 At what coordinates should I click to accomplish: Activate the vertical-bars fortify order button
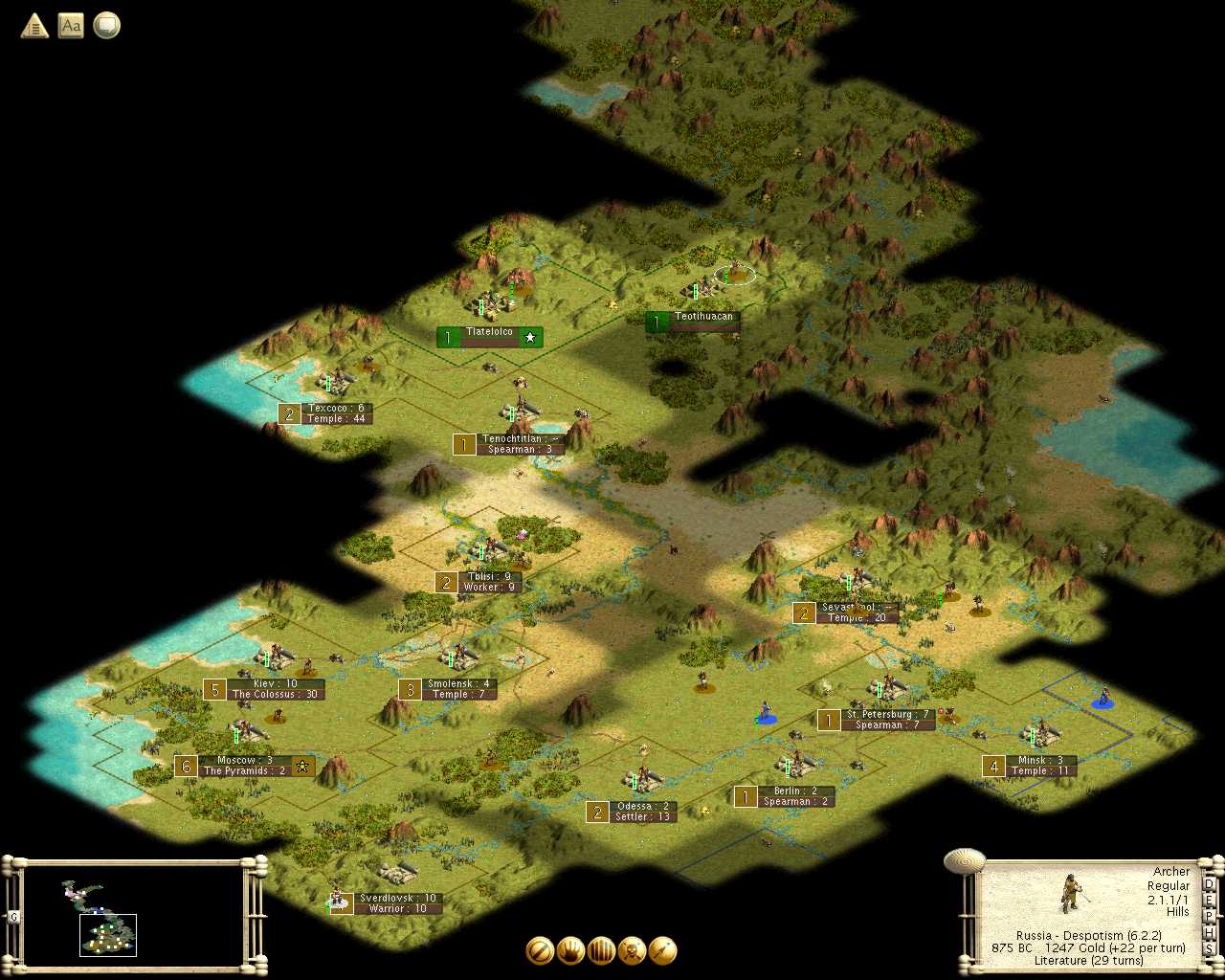601,950
